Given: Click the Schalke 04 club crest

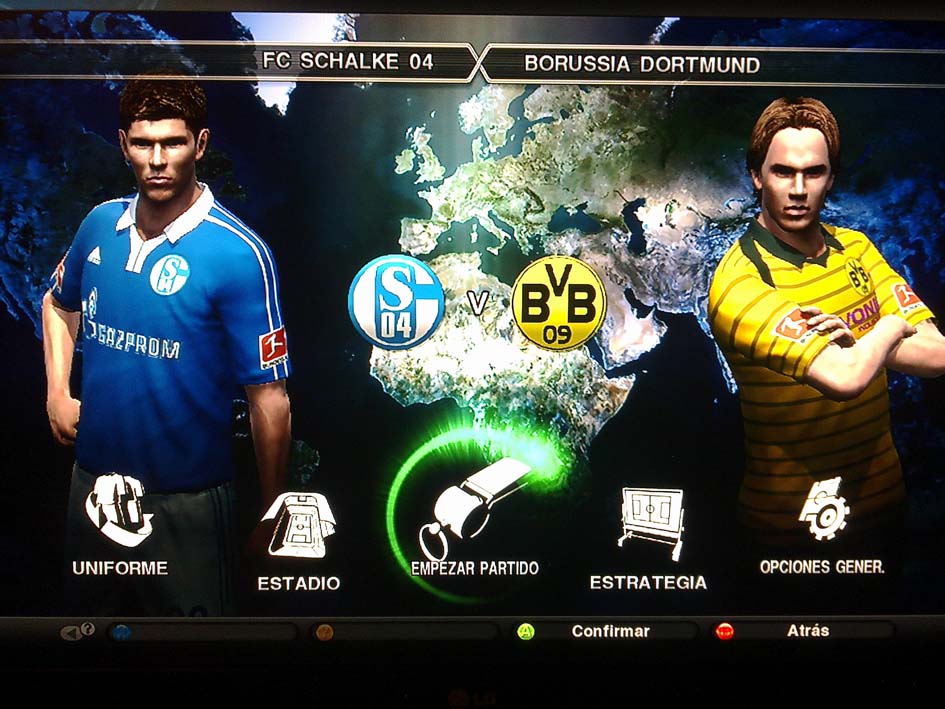Looking at the screenshot, I should tap(395, 302).
